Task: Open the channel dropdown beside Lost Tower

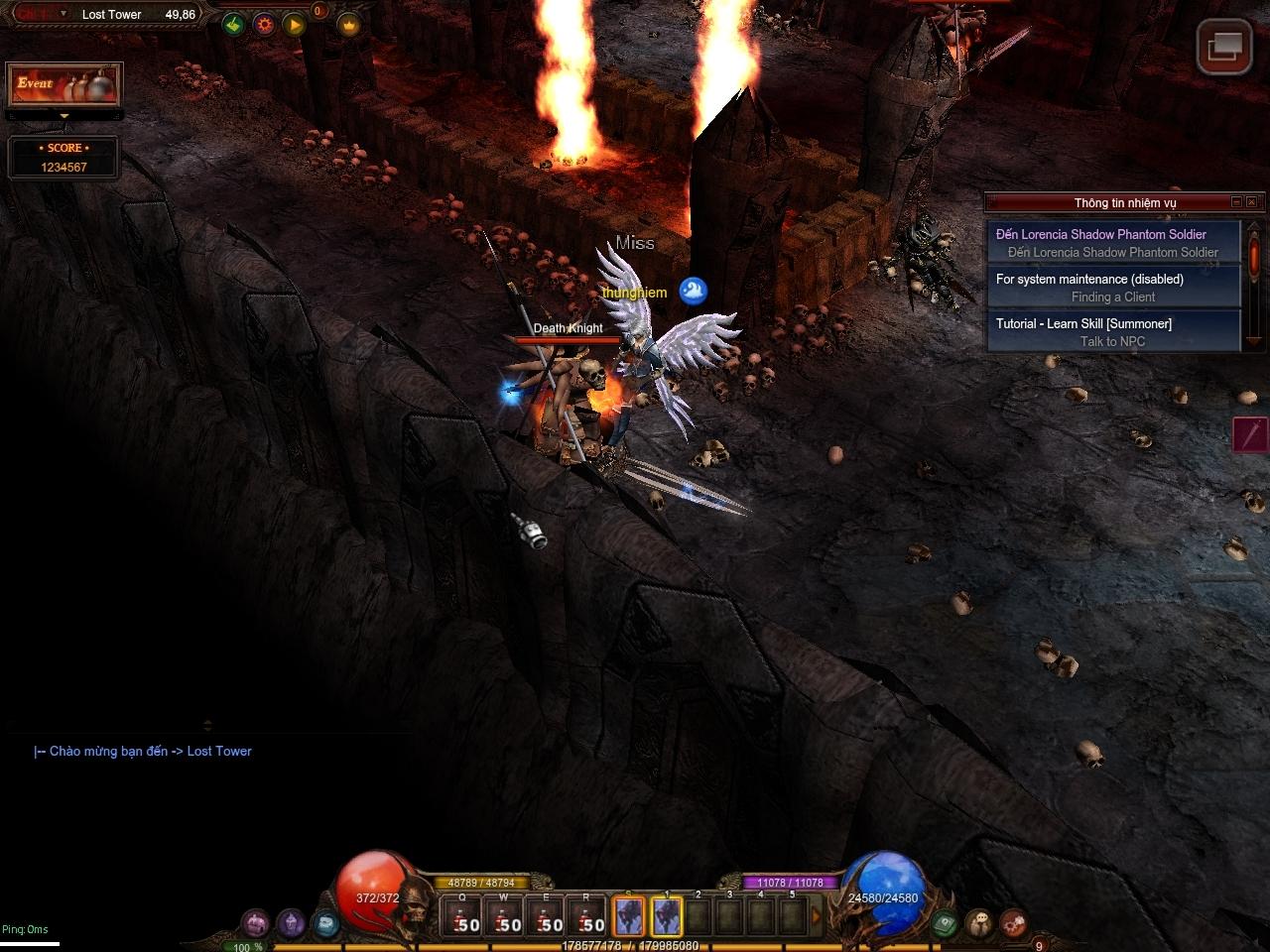Action: (63, 14)
